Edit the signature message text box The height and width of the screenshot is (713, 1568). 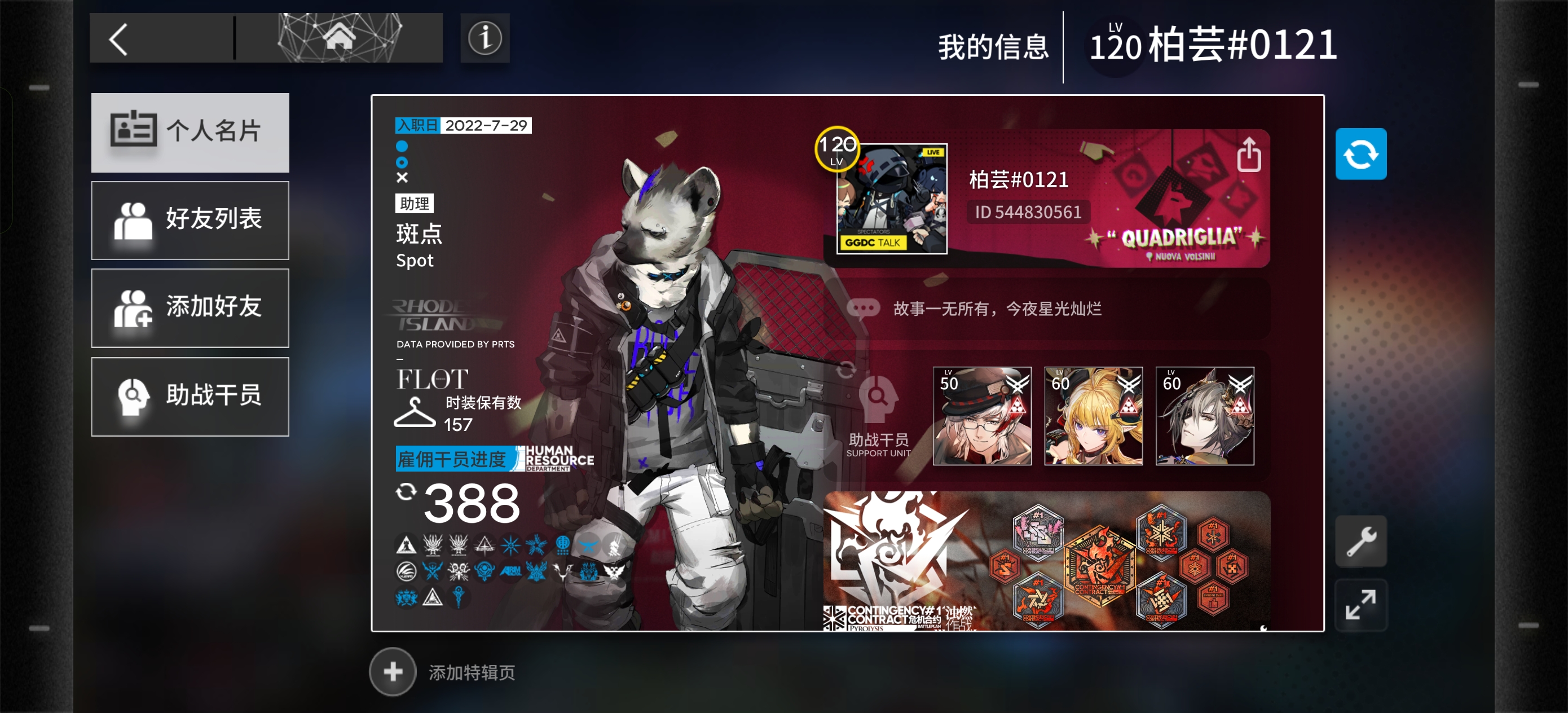1047,309
